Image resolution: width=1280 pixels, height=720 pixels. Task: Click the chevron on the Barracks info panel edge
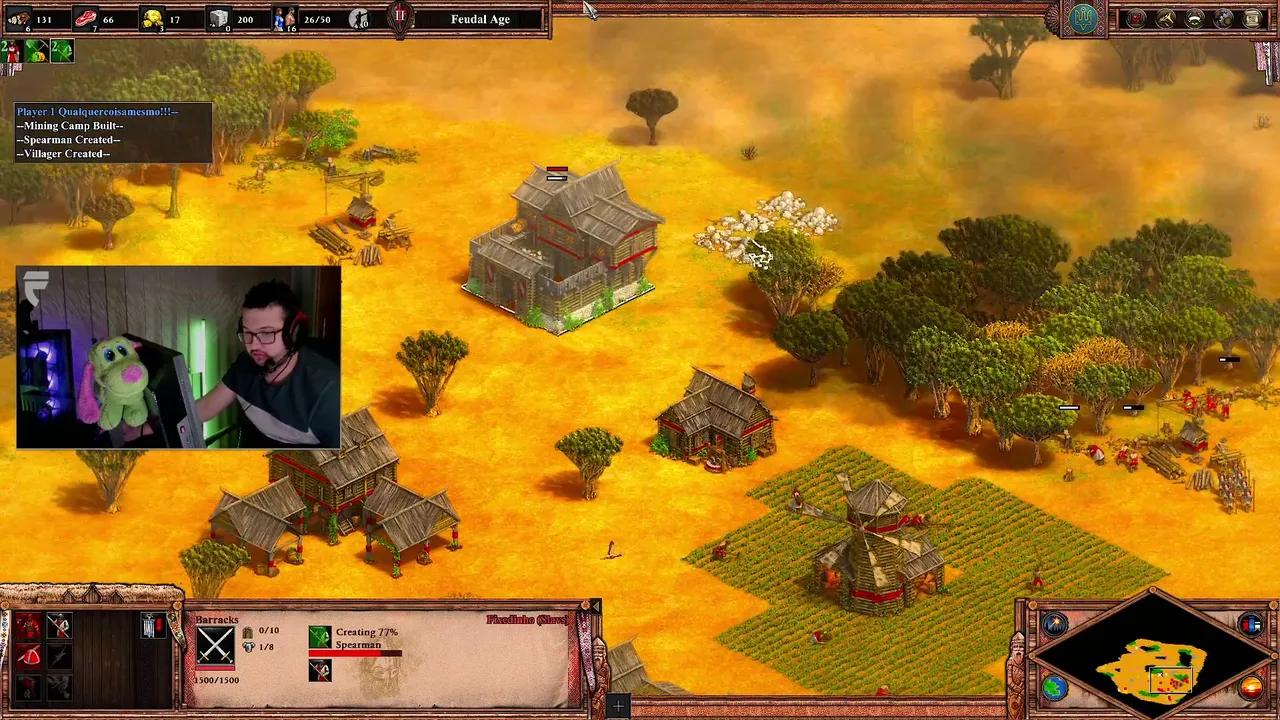(x=596, y=607)
